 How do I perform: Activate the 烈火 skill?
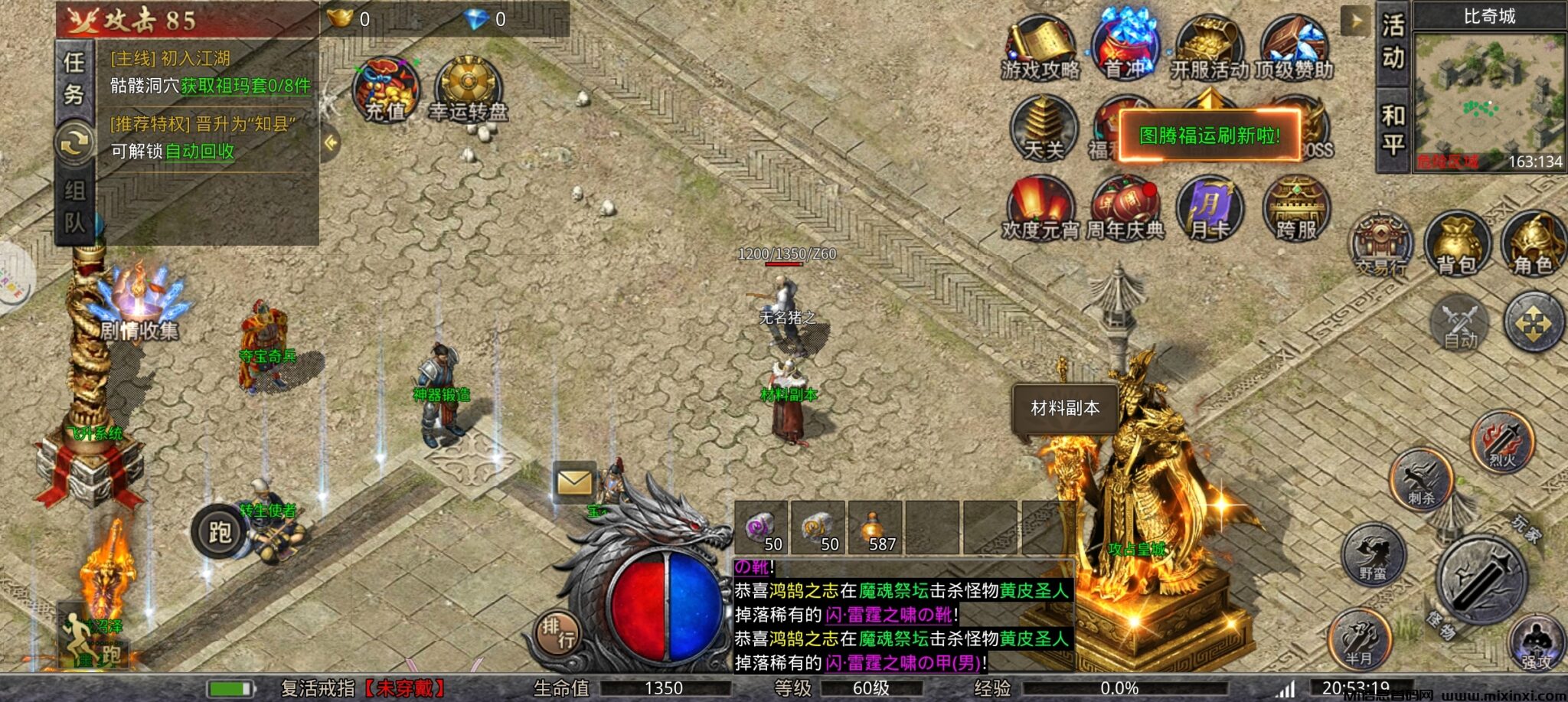point(1502,442)
